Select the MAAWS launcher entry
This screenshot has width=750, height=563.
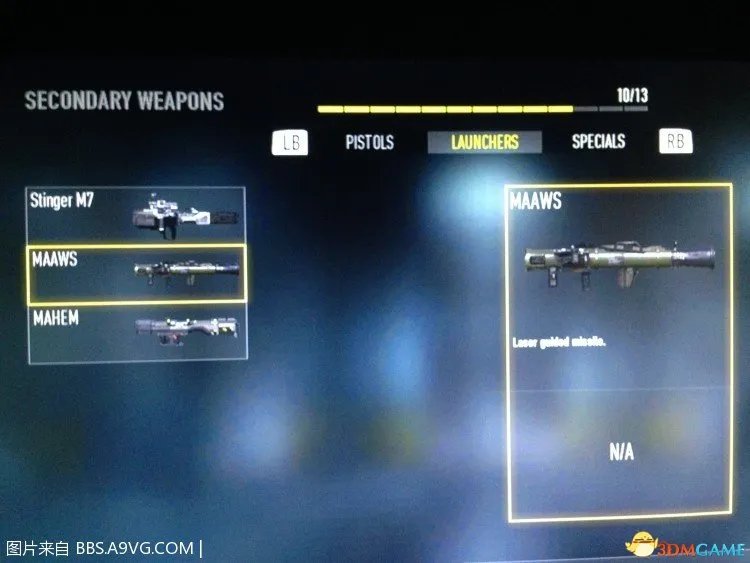click(136, 274)
